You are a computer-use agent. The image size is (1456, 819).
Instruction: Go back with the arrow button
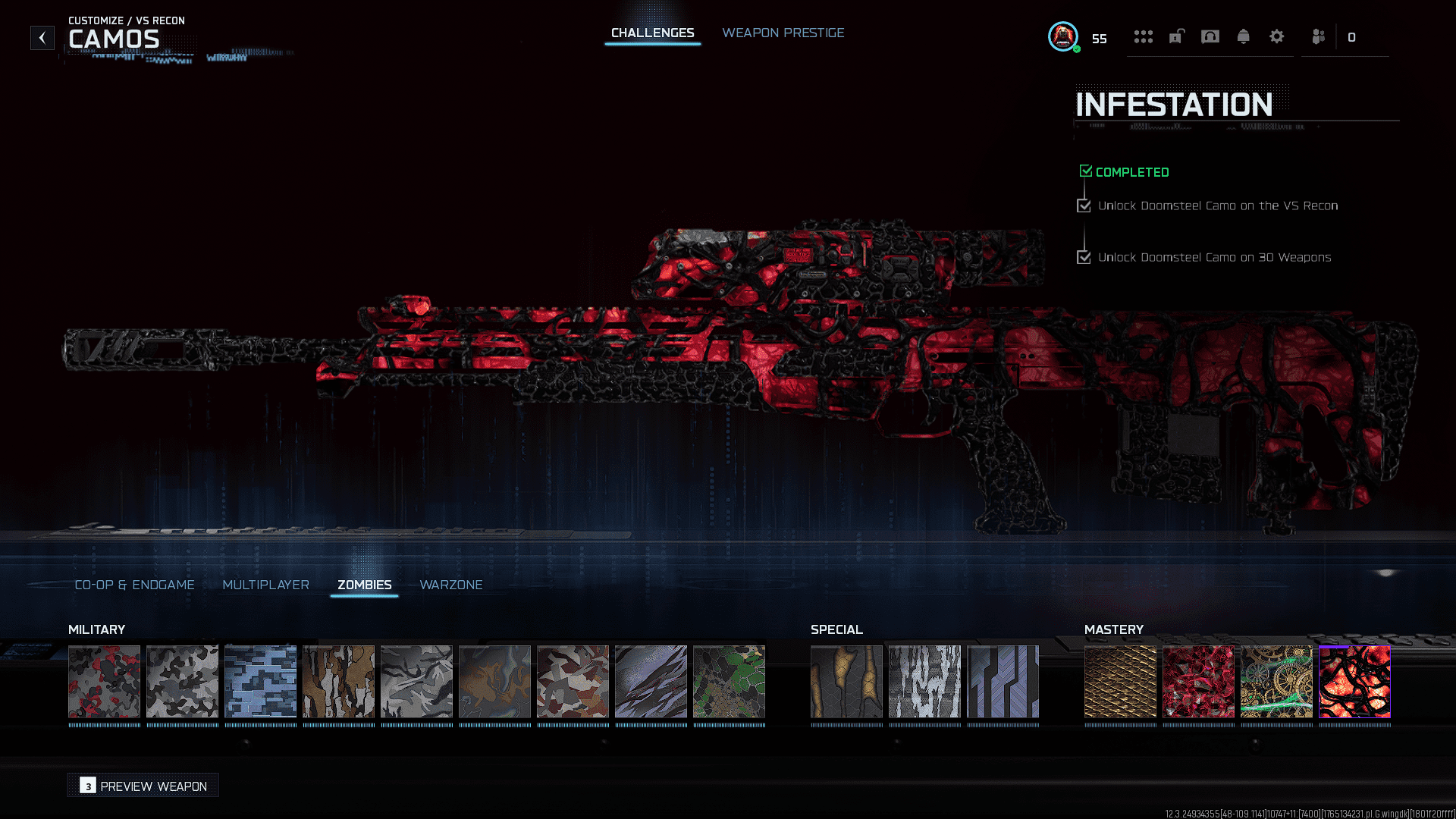click(x=42, y=37)
